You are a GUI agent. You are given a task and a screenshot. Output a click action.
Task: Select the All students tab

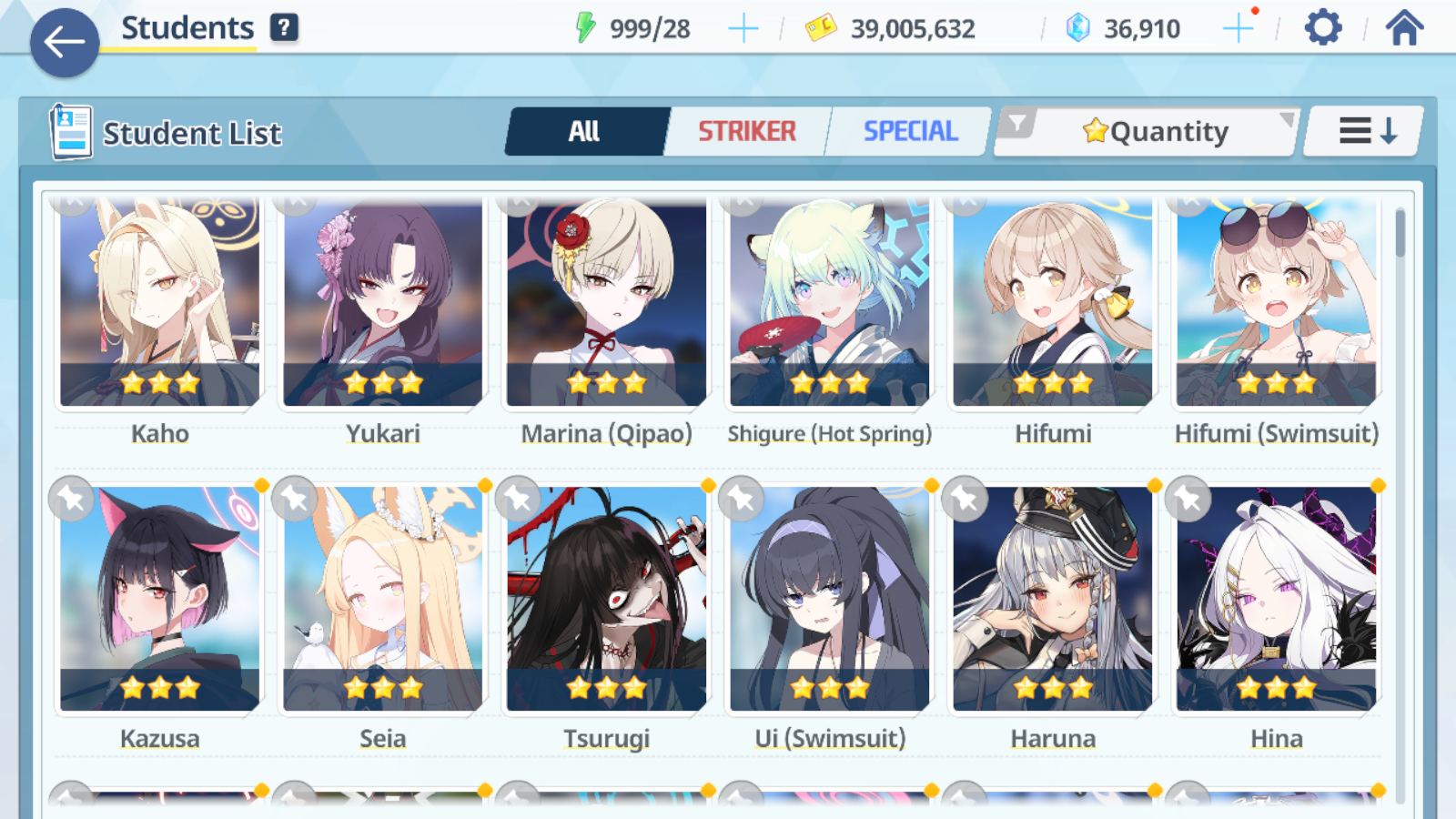tap(584, 132)
